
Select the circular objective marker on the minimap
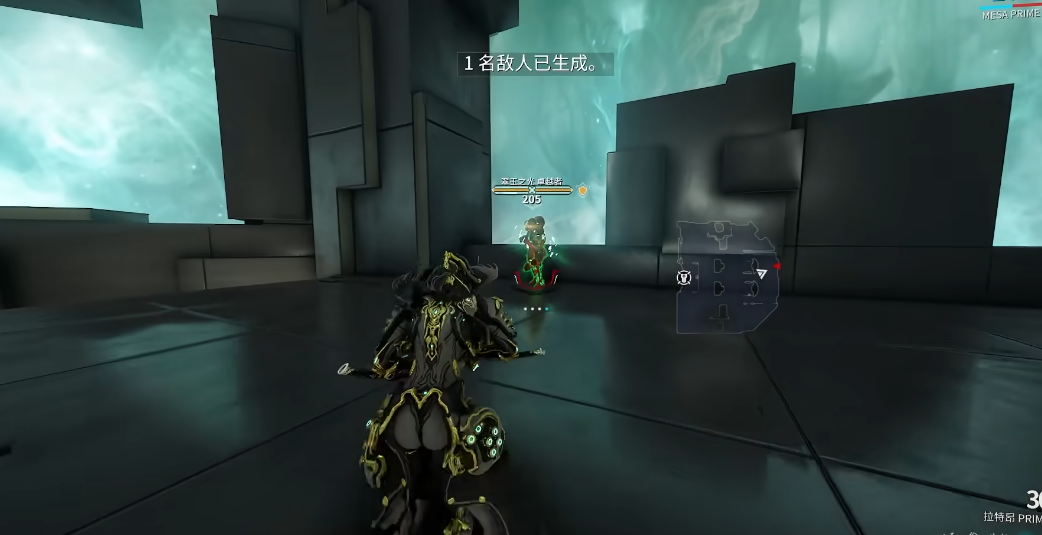(684, 277)
